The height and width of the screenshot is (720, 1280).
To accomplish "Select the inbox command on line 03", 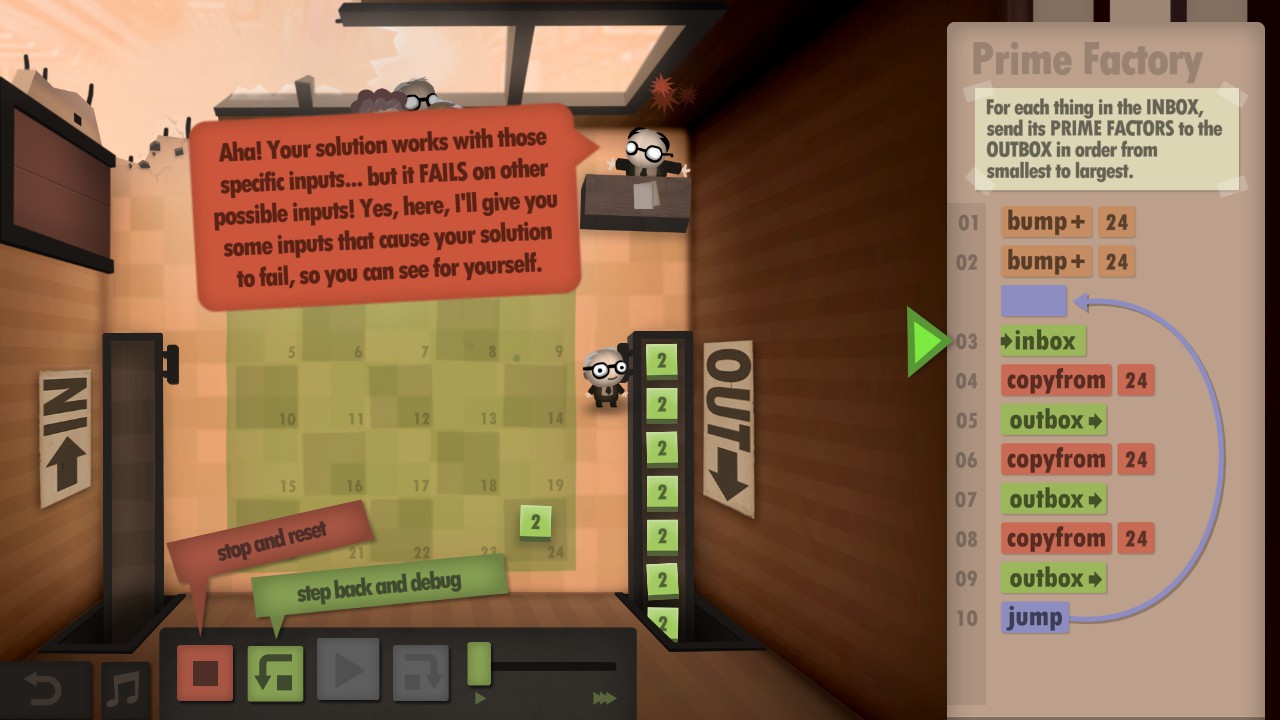I will 1042,341.
